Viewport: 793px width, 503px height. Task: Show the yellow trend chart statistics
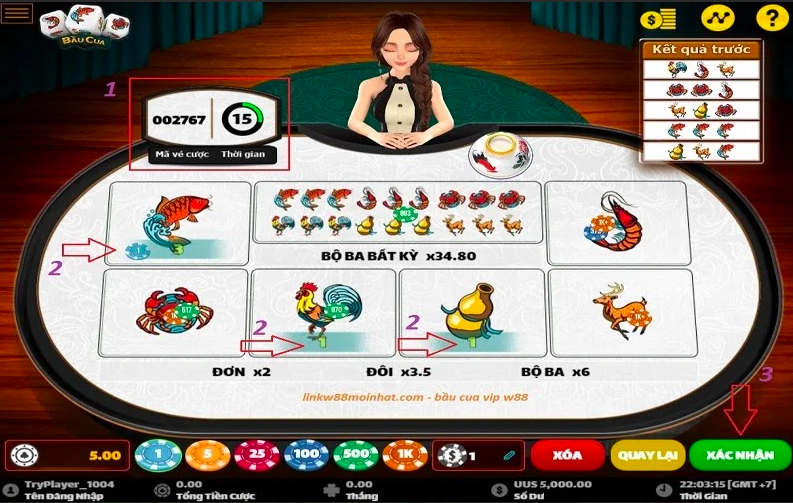click(716, 18)
